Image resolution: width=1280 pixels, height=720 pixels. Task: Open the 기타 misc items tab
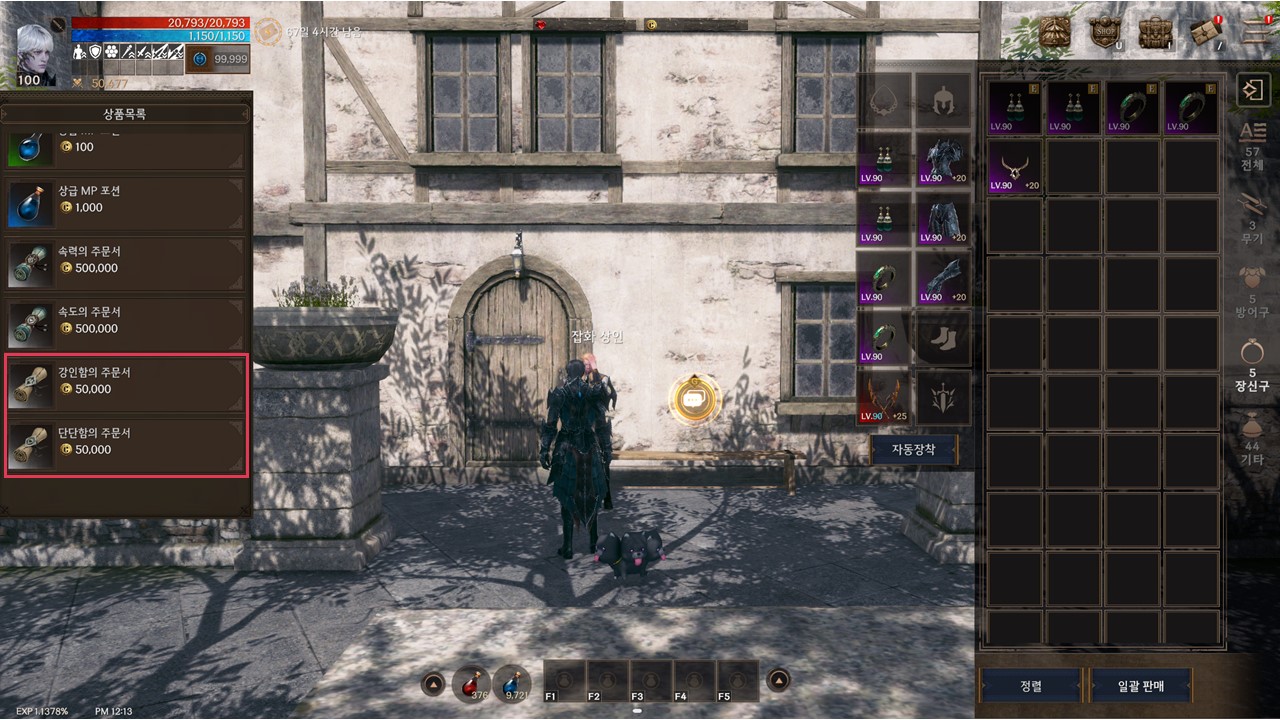click(1251, 440)
